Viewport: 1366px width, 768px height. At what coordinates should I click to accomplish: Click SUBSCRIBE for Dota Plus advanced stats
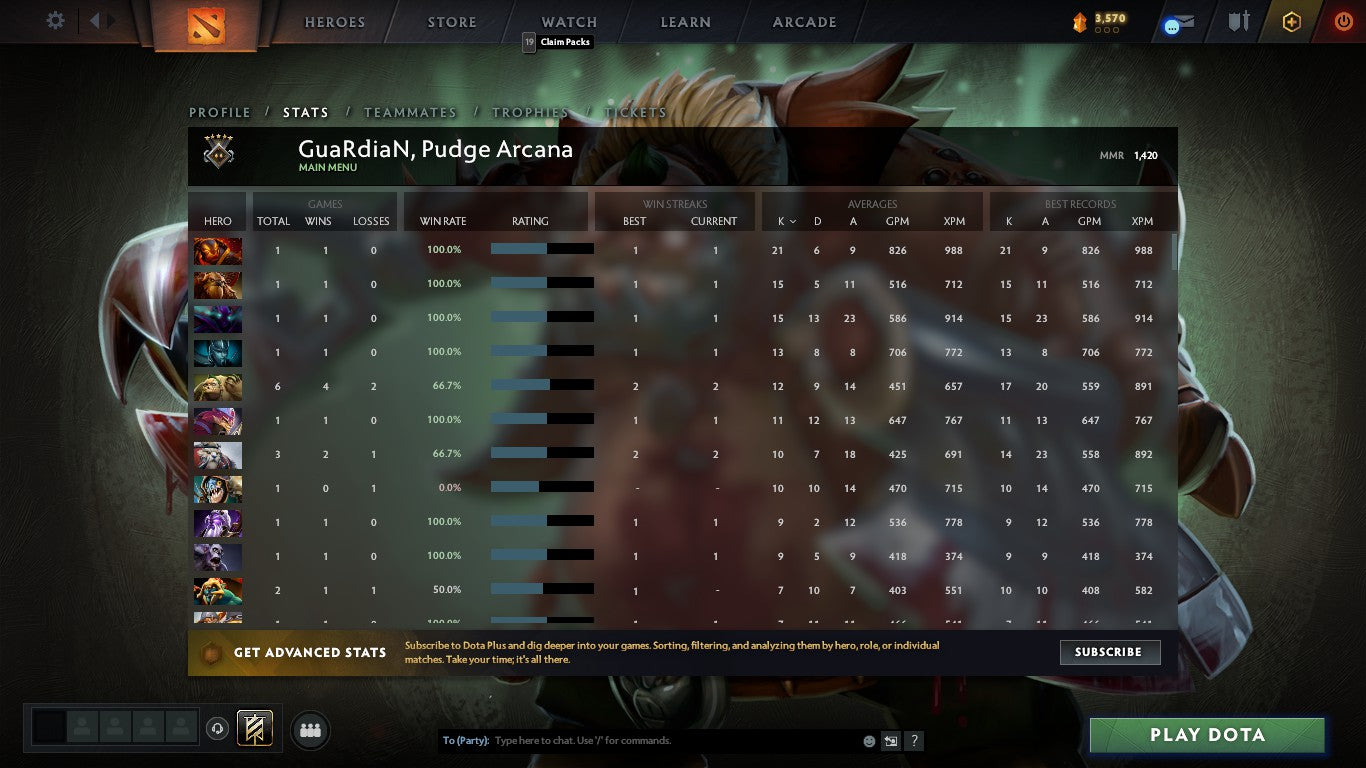(x=1109, y=652)
